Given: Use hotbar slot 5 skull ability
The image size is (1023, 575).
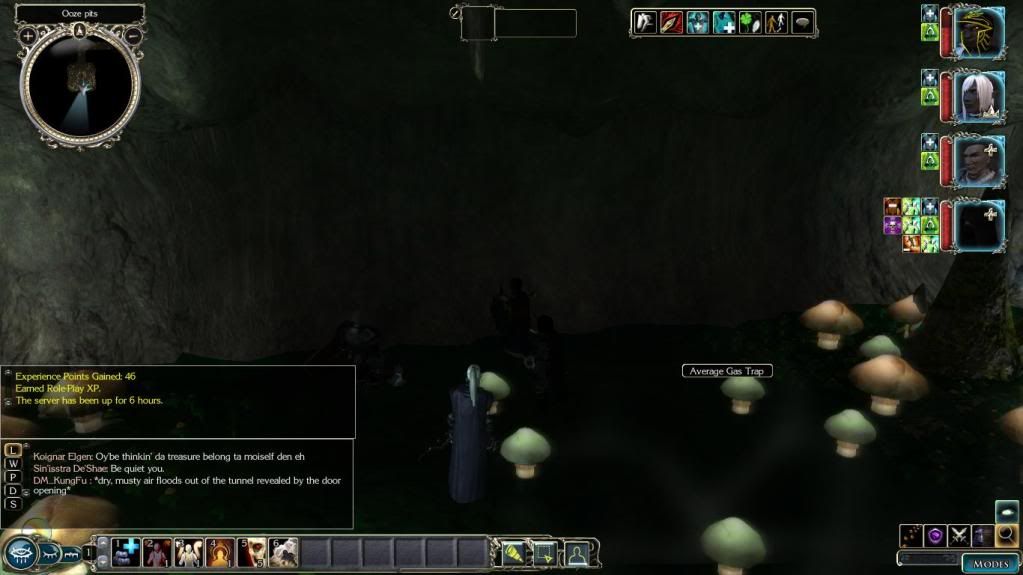Looking at the screenshot, I should click(252, 551).
